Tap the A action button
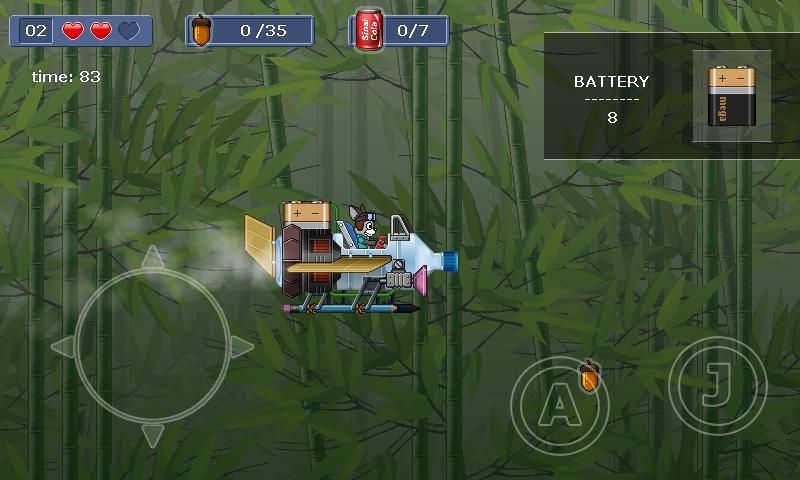This screenshot has width=800, height=480. point(559,406)
